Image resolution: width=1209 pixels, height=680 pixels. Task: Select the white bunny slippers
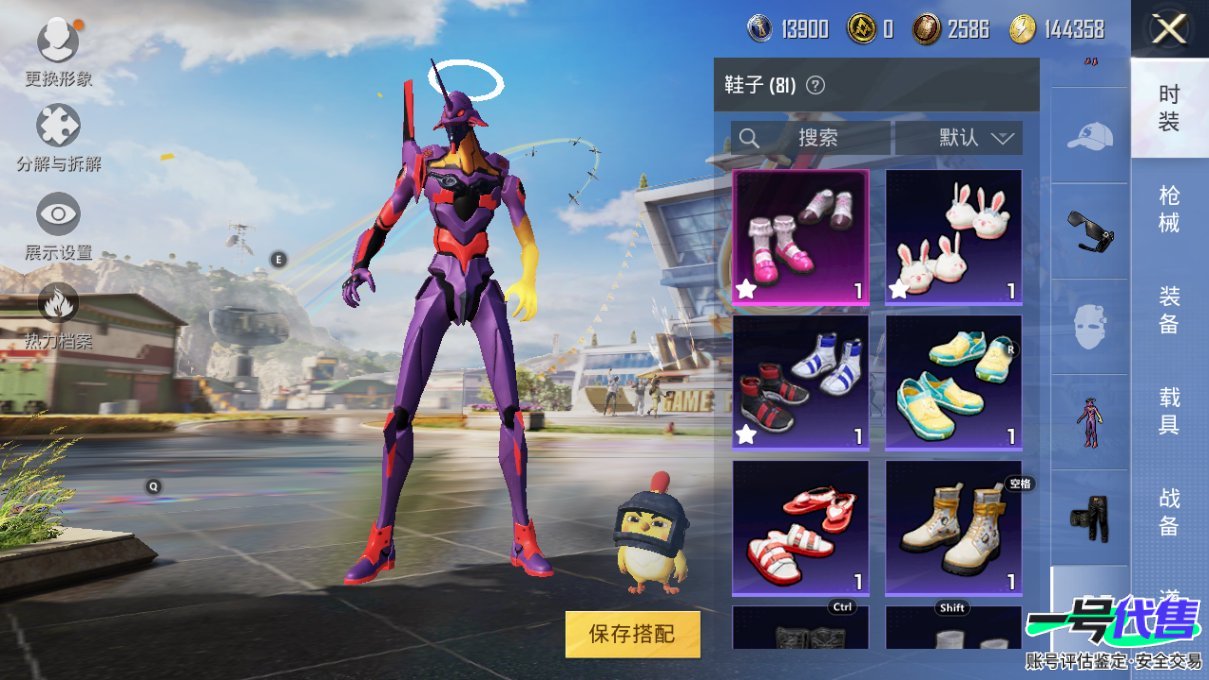[x=953, y=237]
